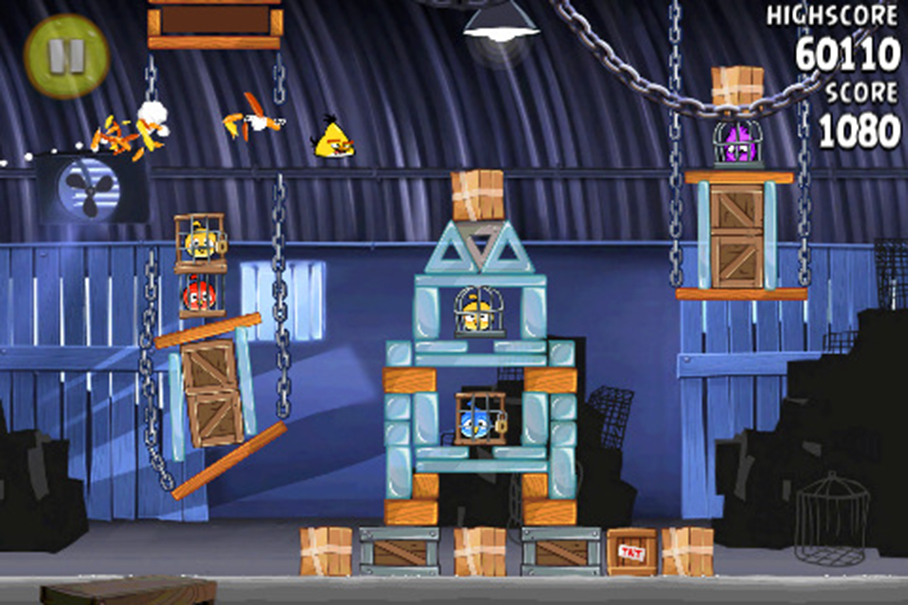Pause the game with the round button
This screenshot has height=605, width=908.
65,56
